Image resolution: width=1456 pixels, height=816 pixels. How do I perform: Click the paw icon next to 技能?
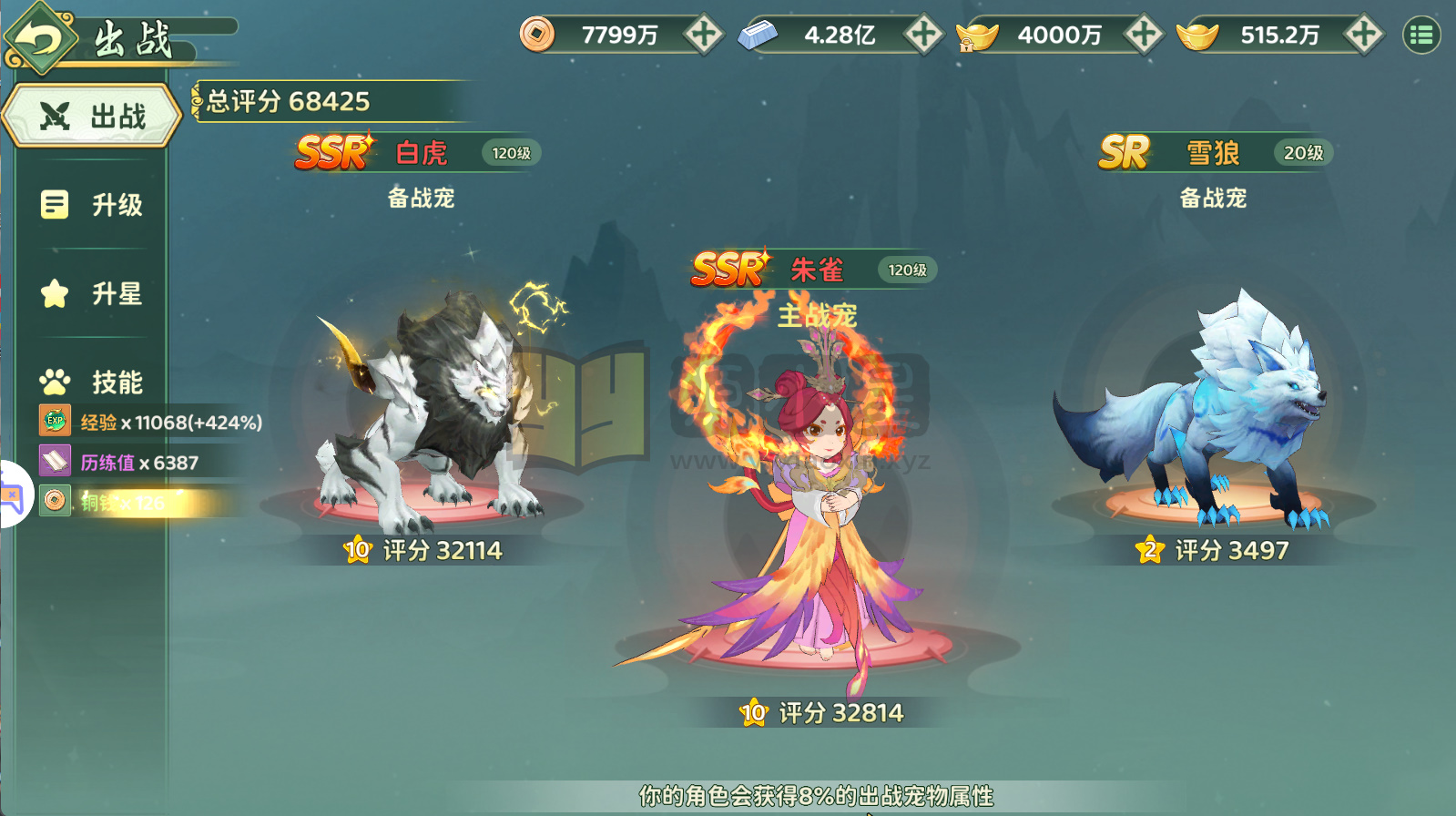tap(55, 380)
